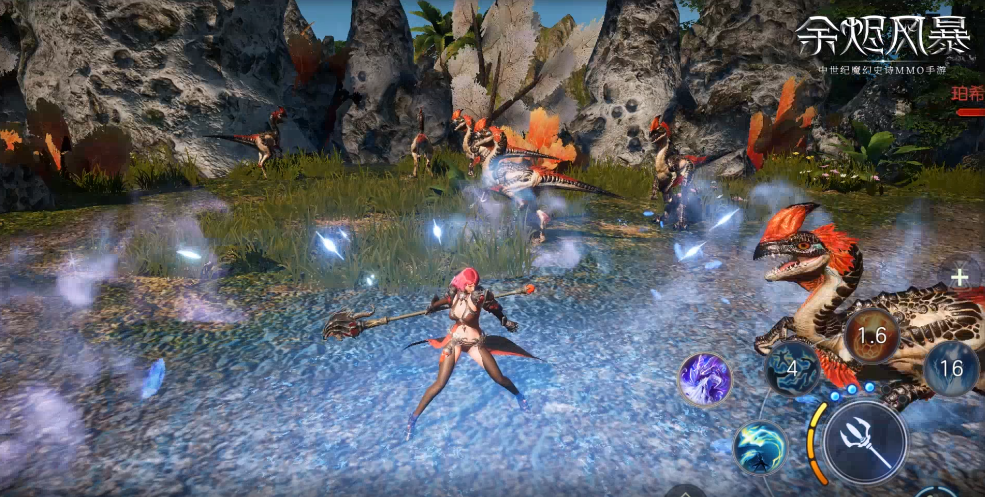Use the blue skill showing cooldown 16
This screenshot has height=497, width=985.
950,368
